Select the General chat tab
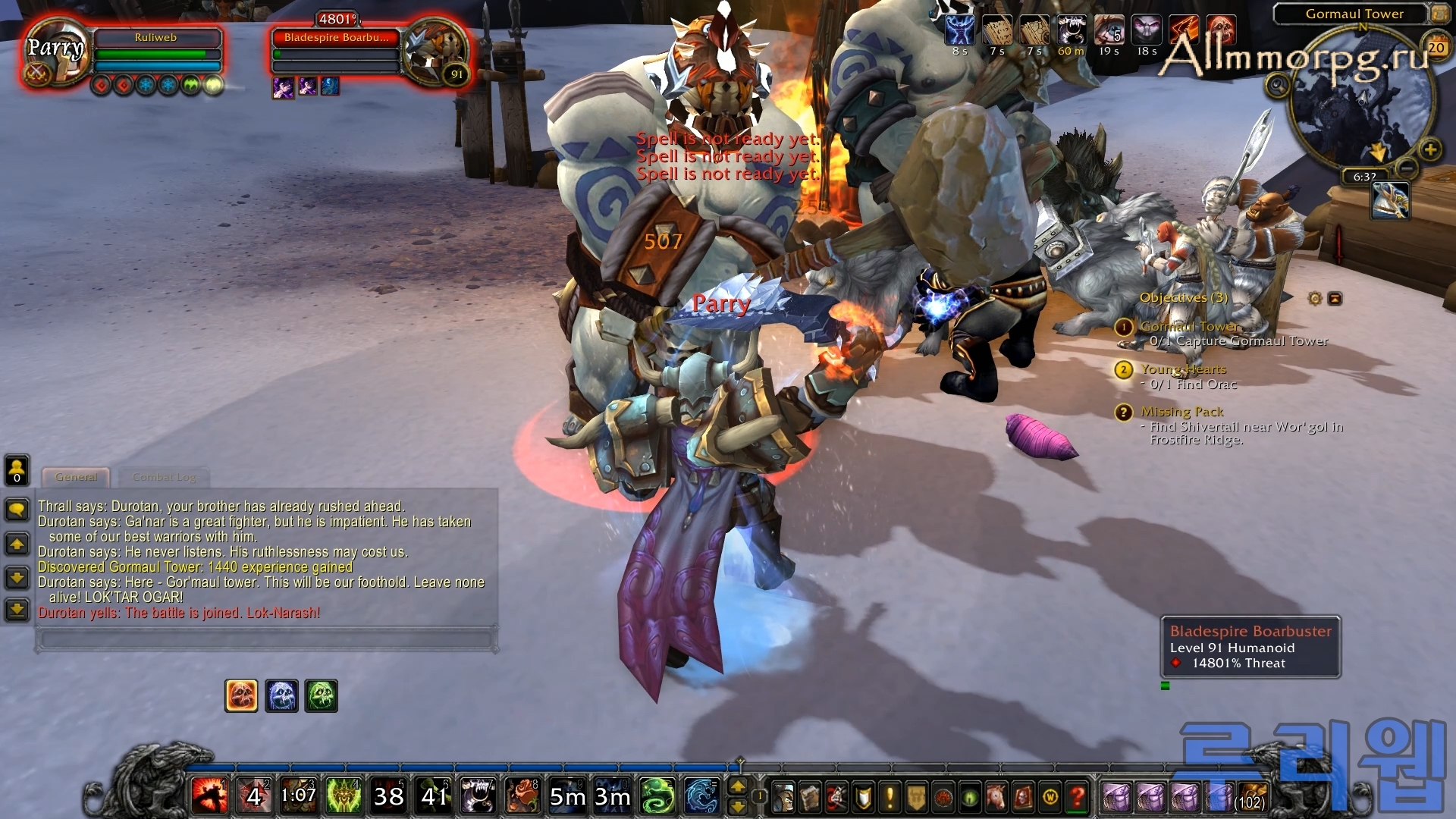 click(x=76, y=477)
